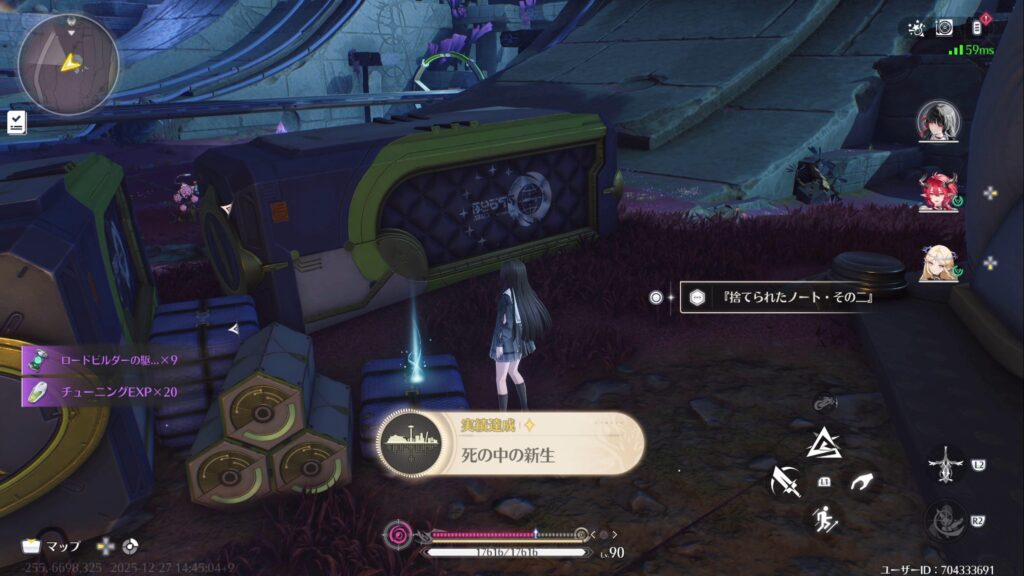Trigger the winged sword skill icon
The image size is (1024, 576).
point(944,465)
